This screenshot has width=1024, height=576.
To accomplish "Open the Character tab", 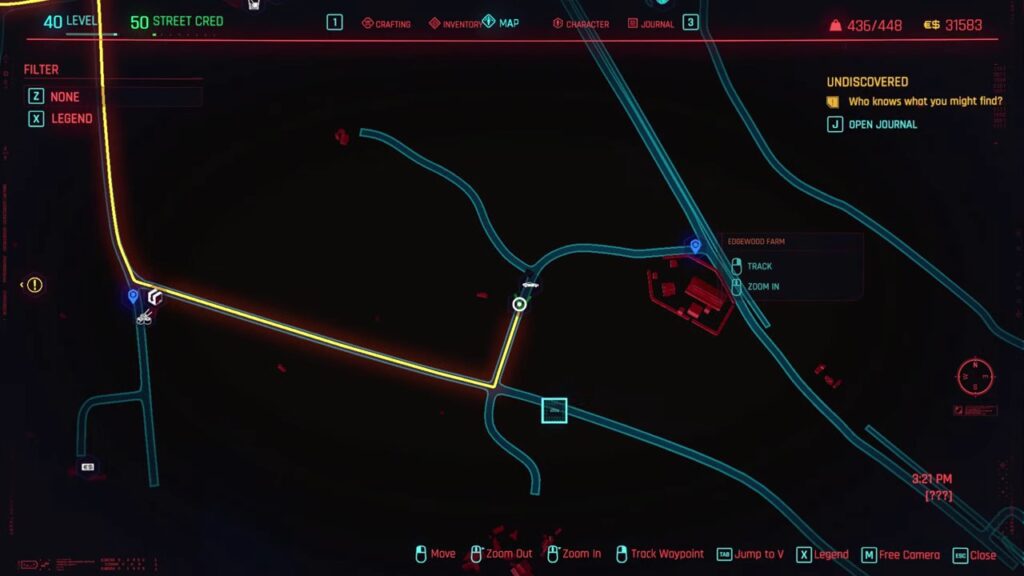I will [581, 23].
